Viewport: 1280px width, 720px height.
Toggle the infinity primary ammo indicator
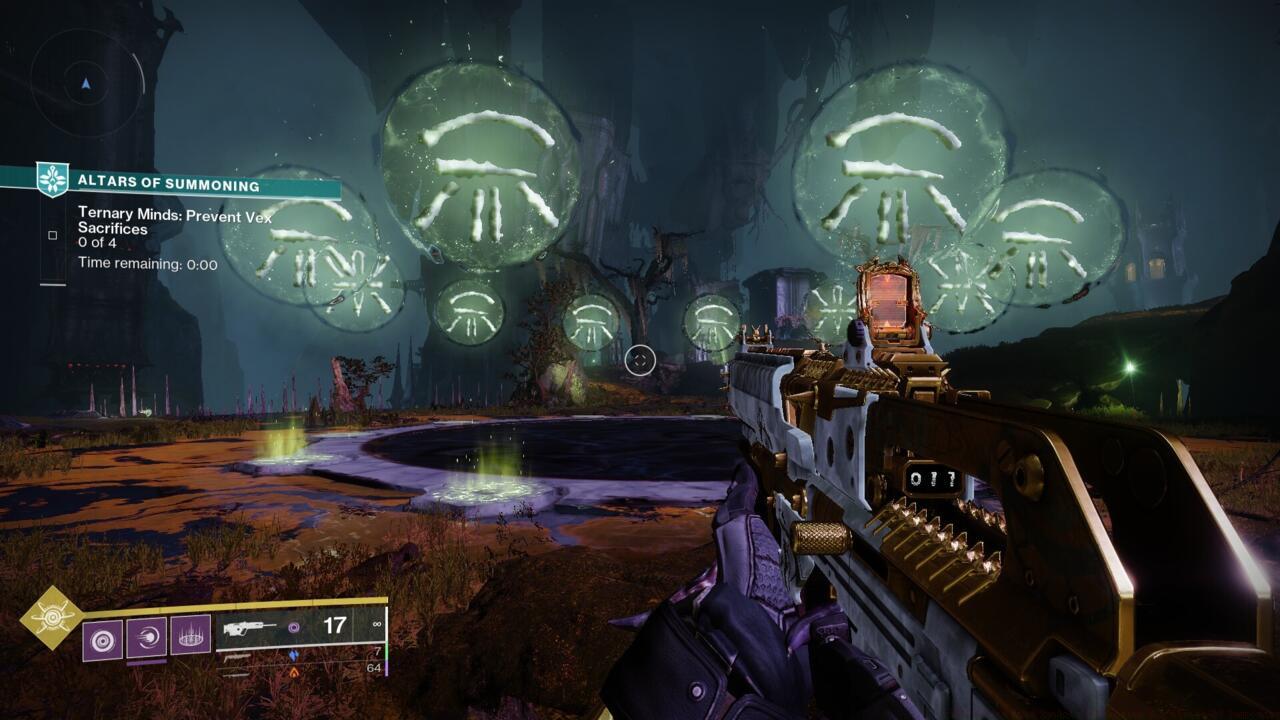pyautogui.click(x=375, y=625)
